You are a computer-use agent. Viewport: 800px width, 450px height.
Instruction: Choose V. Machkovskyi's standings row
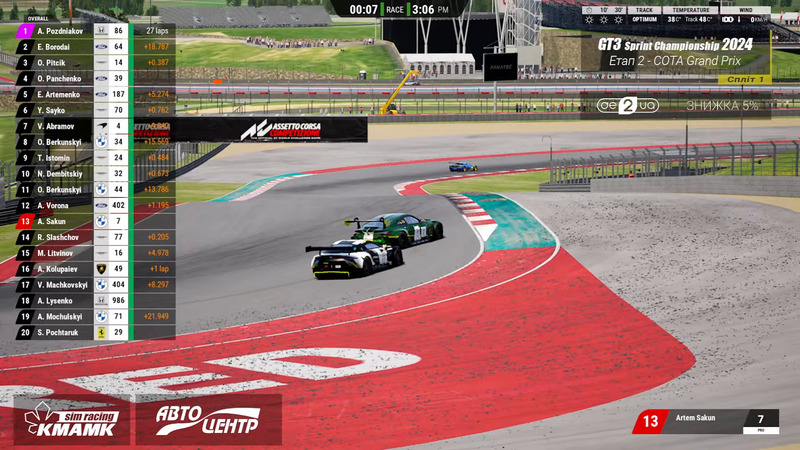62,285
